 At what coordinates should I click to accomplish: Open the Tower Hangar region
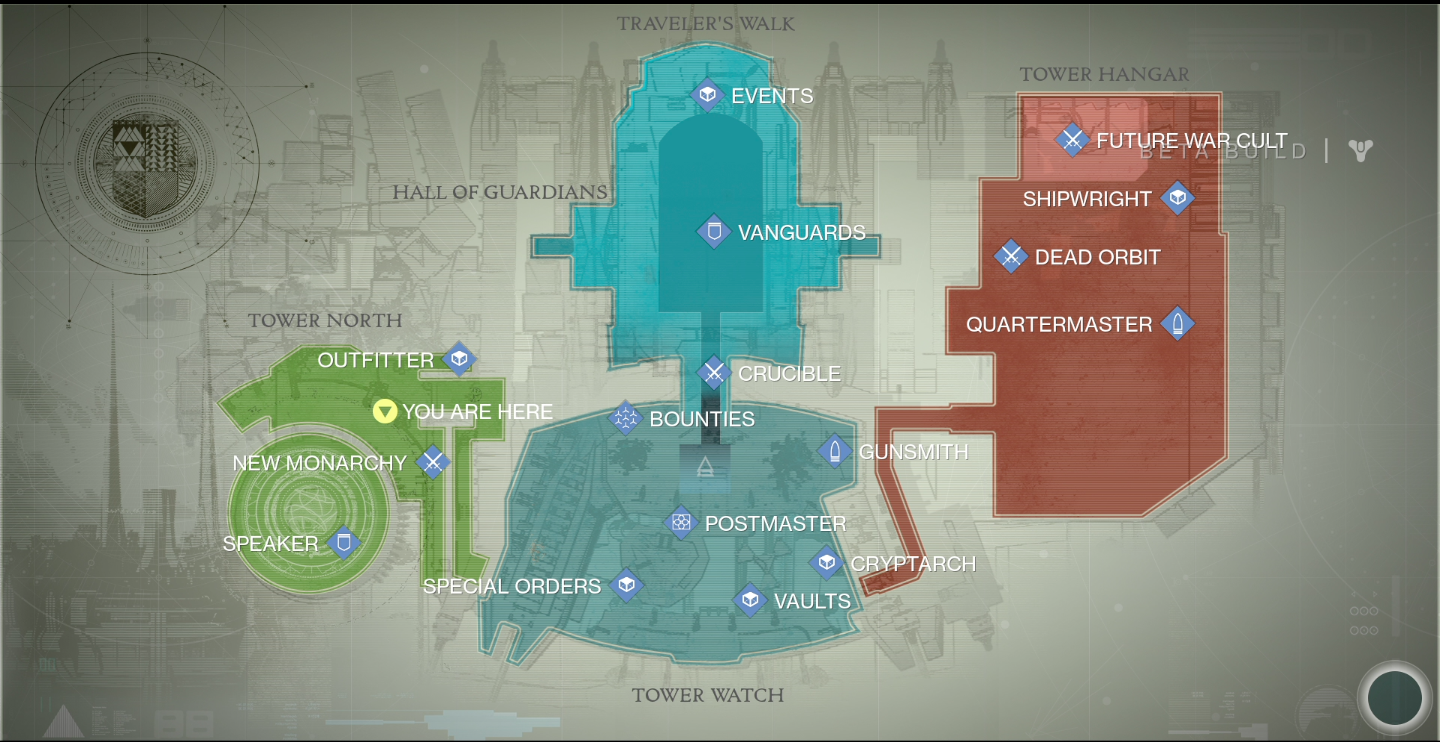click(x=1104, y=74)
